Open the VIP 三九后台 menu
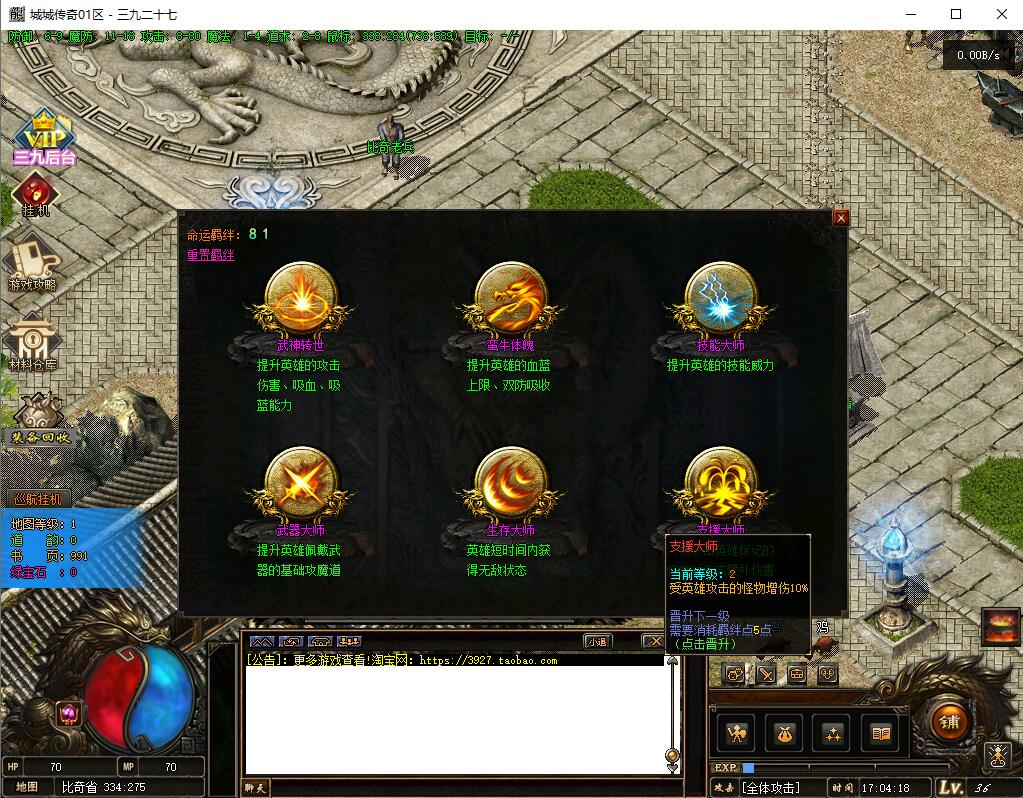Screen dimensions: 1023x798 coord(44,137)
